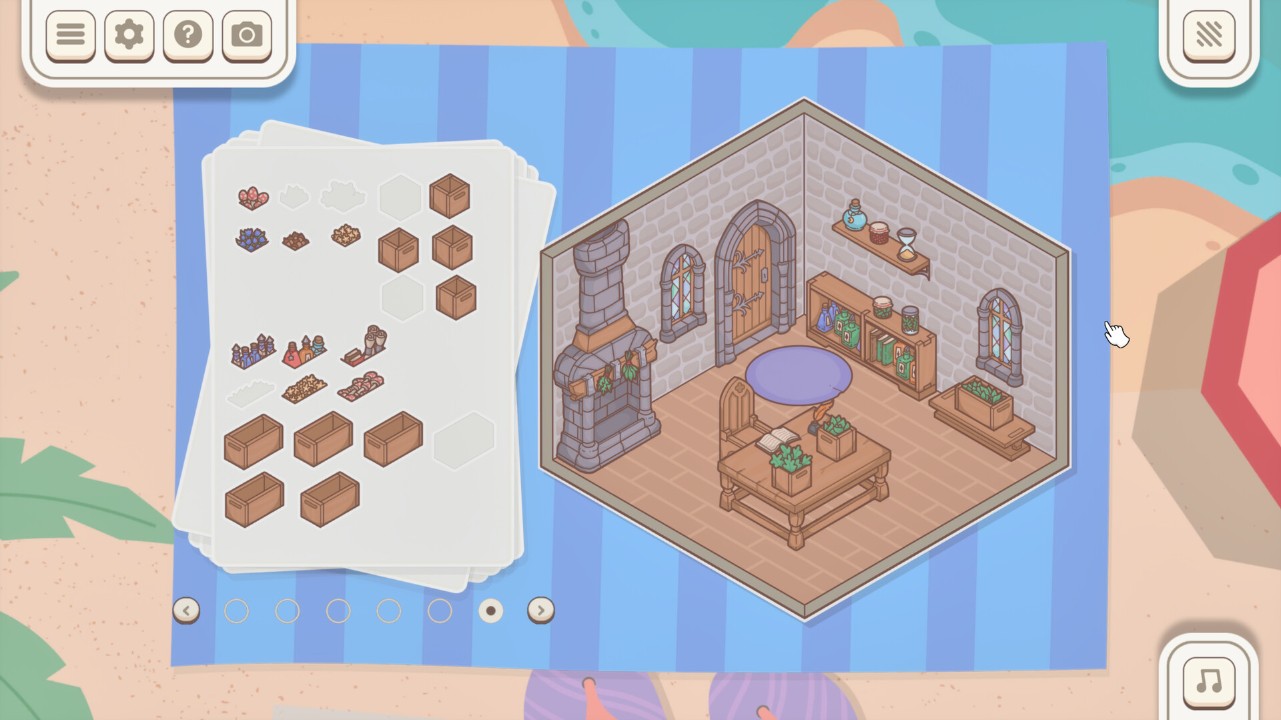The width and height of the screenshot is (1281, 720).
Task: Take a screenshot with the camera button
Action: pos(247,36)
